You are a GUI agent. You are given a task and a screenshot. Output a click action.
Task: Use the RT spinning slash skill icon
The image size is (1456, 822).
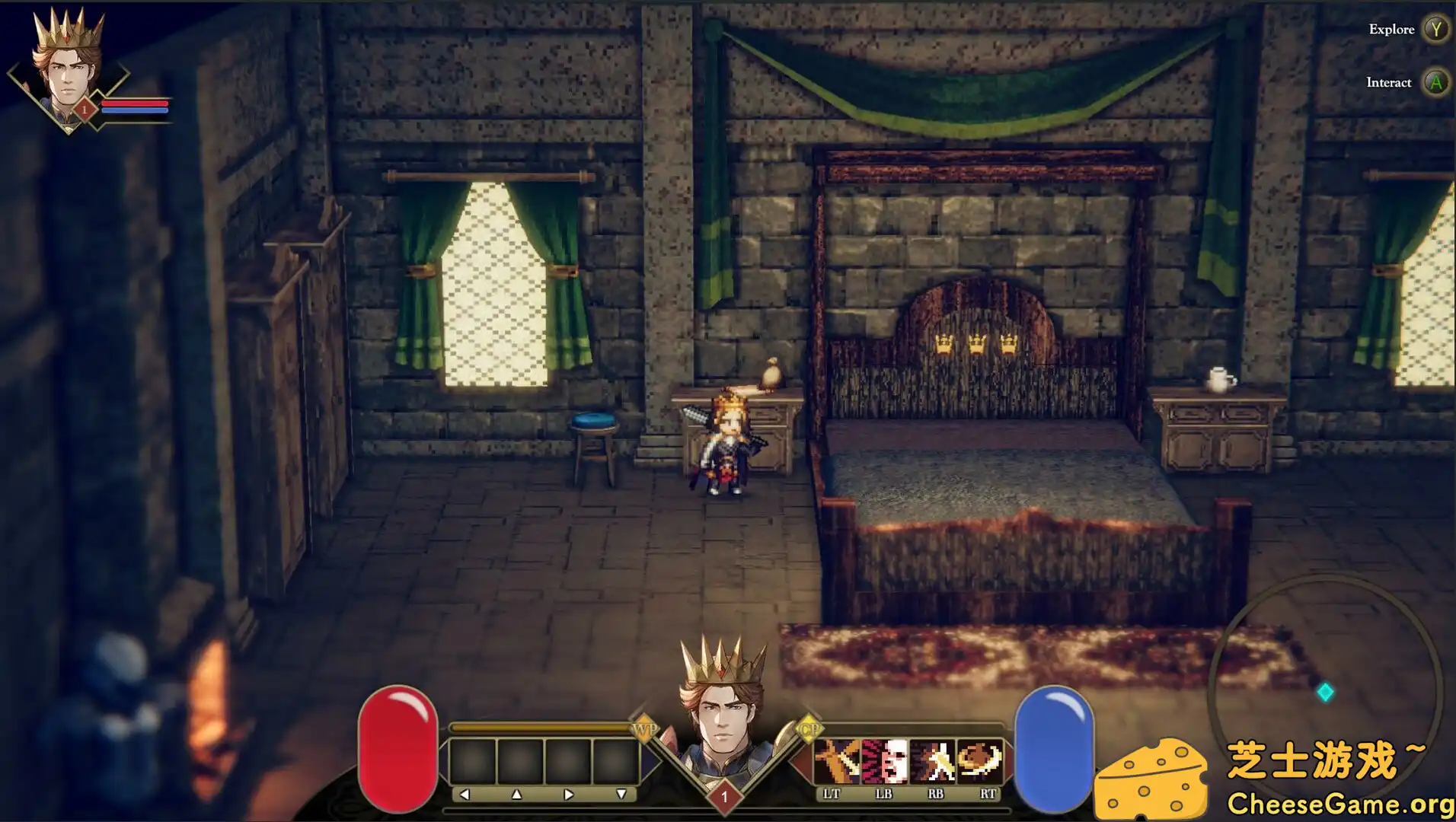pos(980,760)
